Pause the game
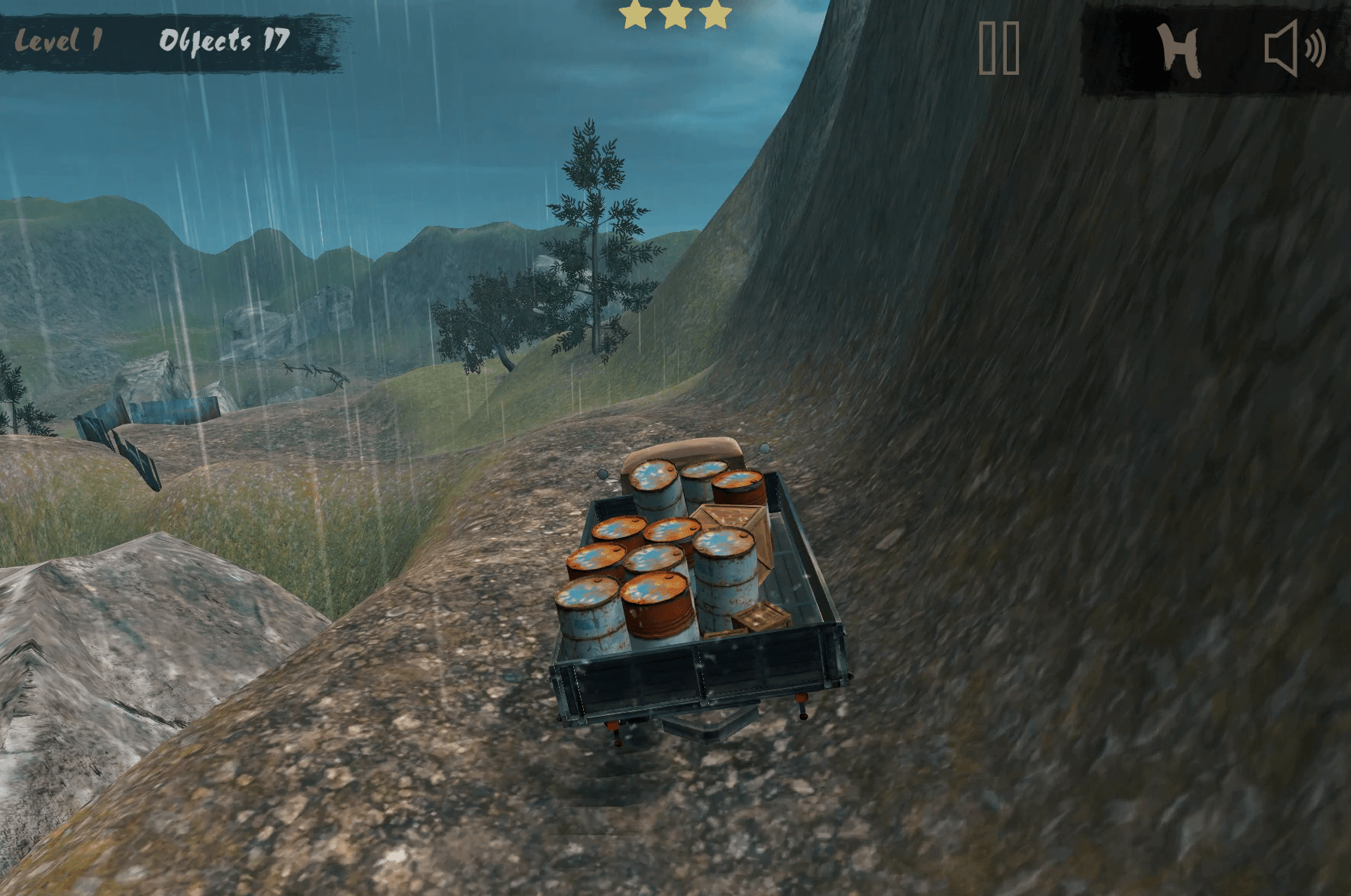 click(x=999, y=48)
